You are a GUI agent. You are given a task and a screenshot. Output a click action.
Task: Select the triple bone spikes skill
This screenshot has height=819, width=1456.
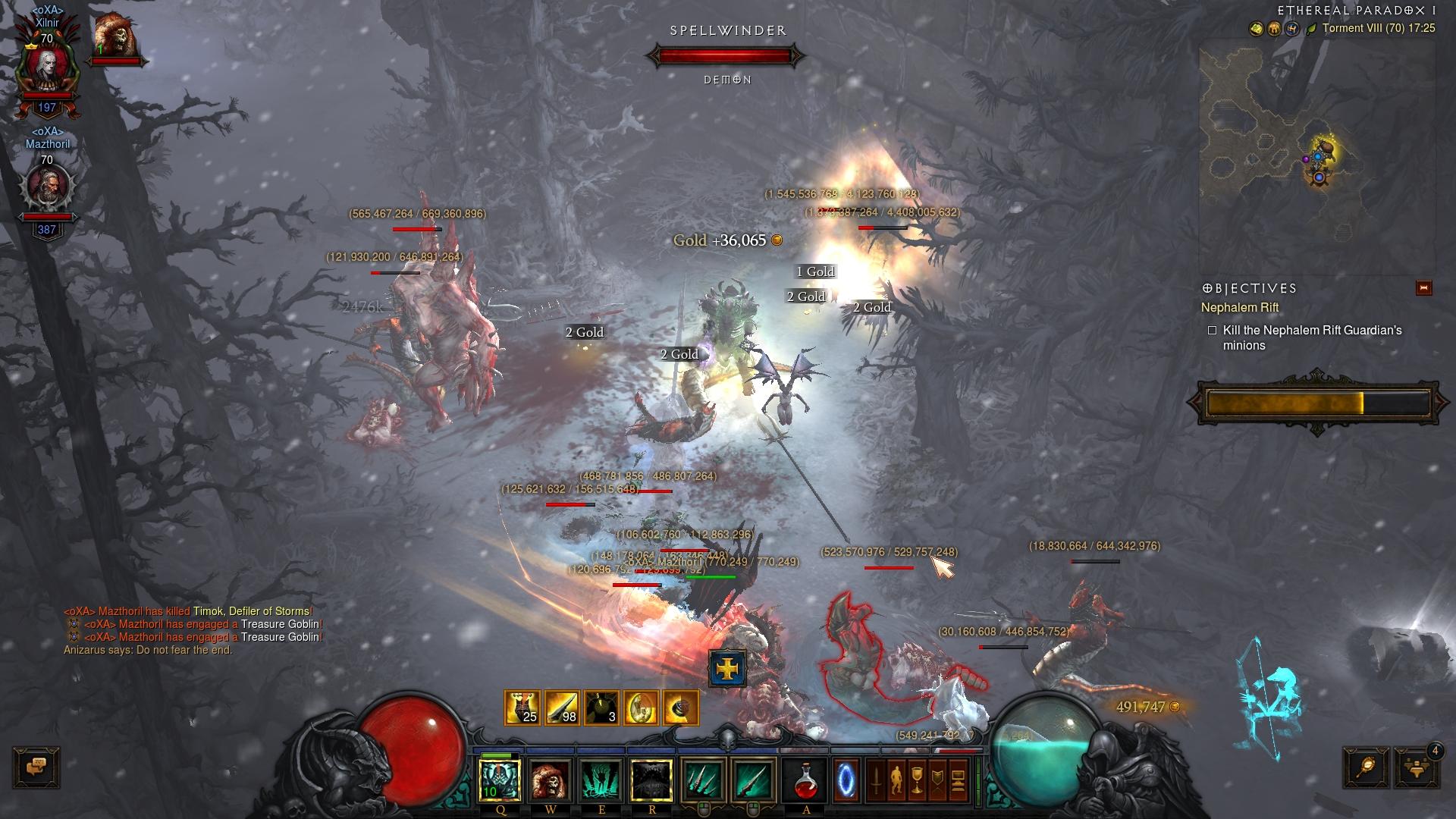tap(703, 780)
